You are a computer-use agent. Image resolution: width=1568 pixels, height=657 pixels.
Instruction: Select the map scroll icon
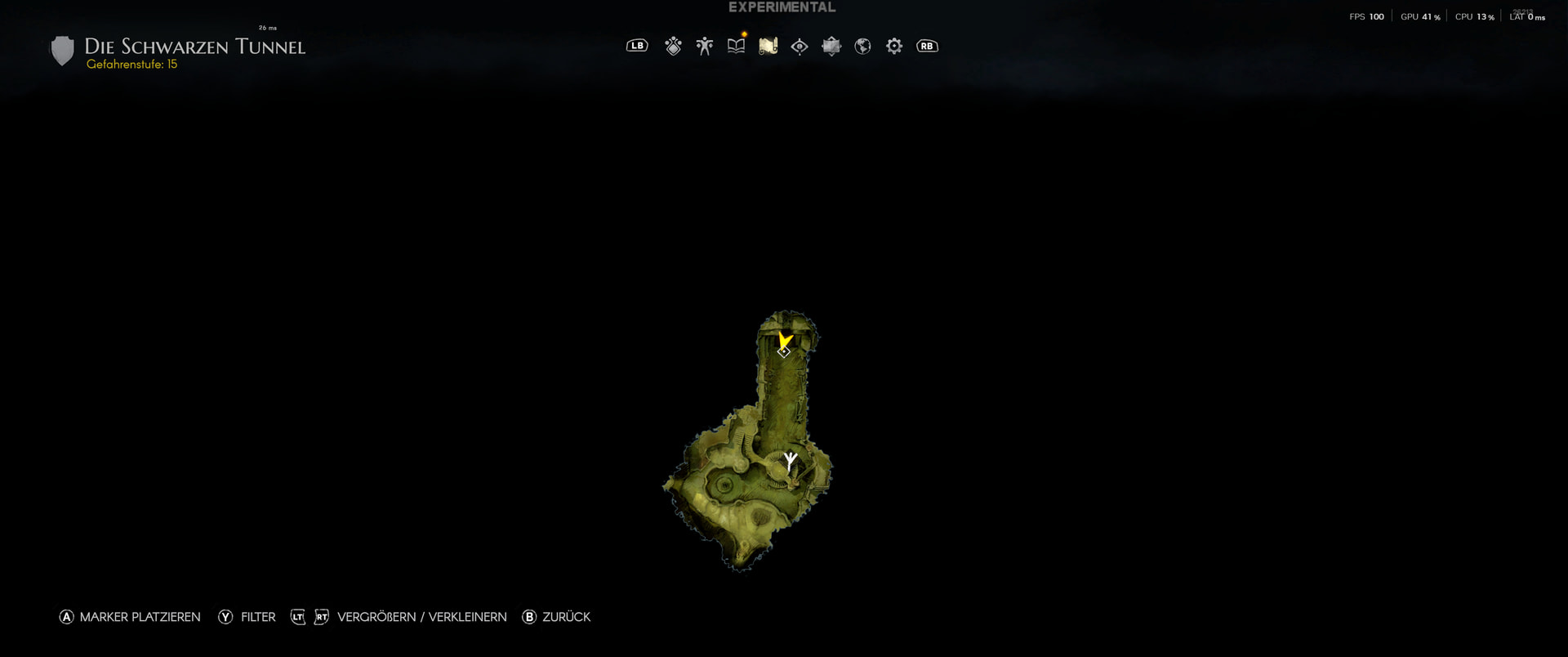768,47
